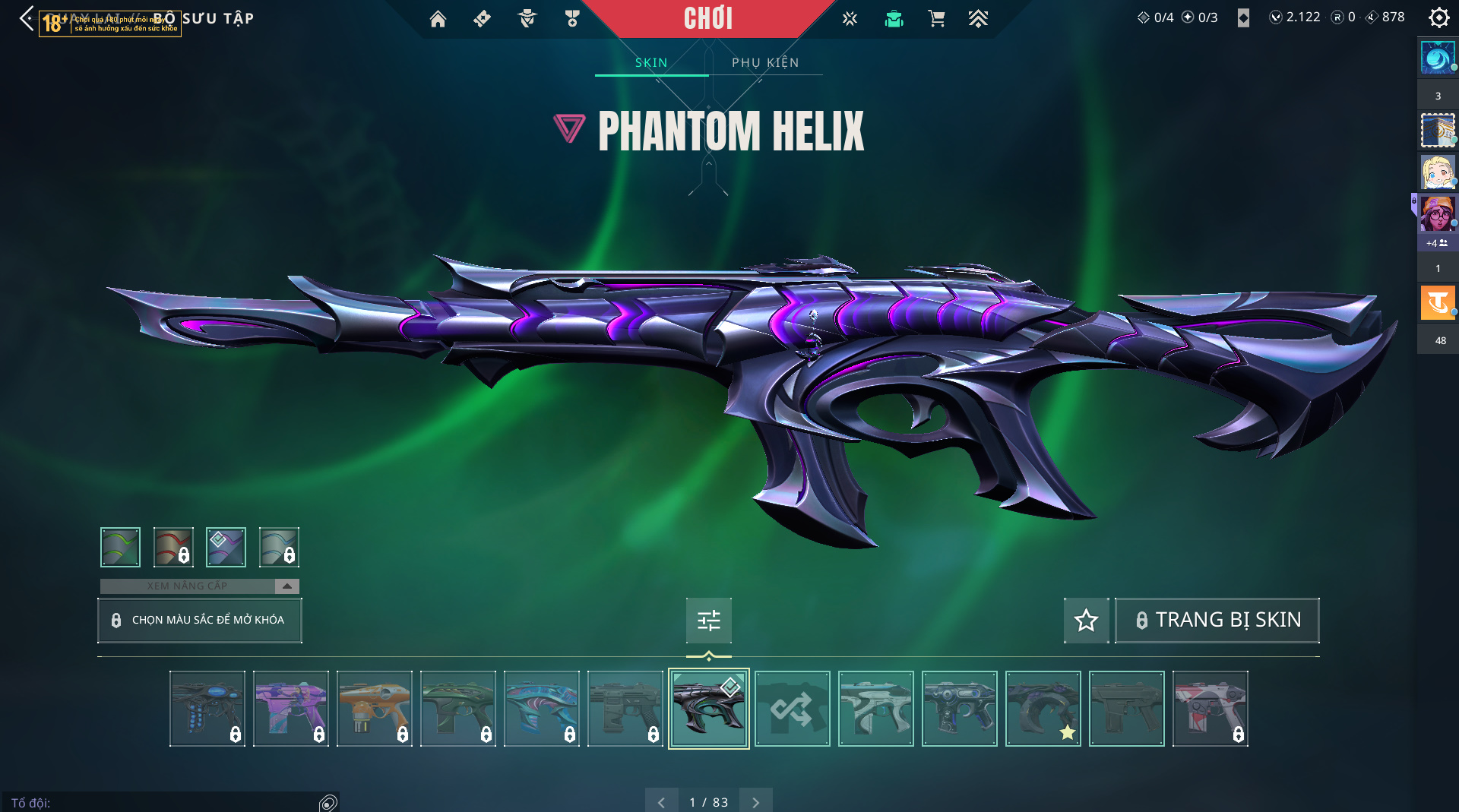This screenshot has width=1459, height=812.
Task: Go back with the top-left arrow
Action: pyautogui.click(x=27, y=18)
